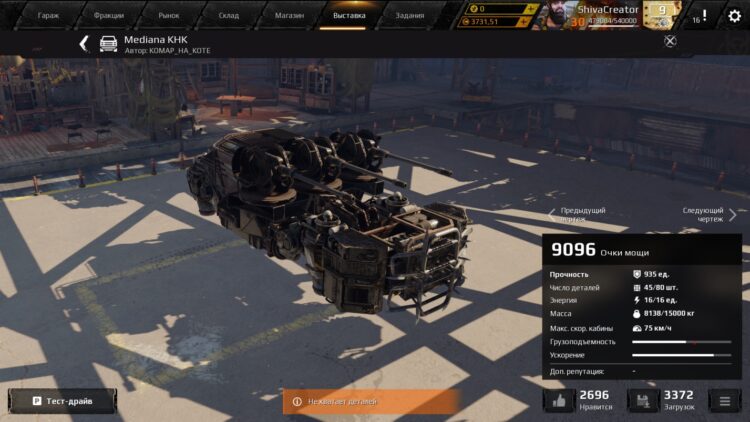Select the Магазин tab
The width and height of the screenshot is (750, 422).
[288, 15]
